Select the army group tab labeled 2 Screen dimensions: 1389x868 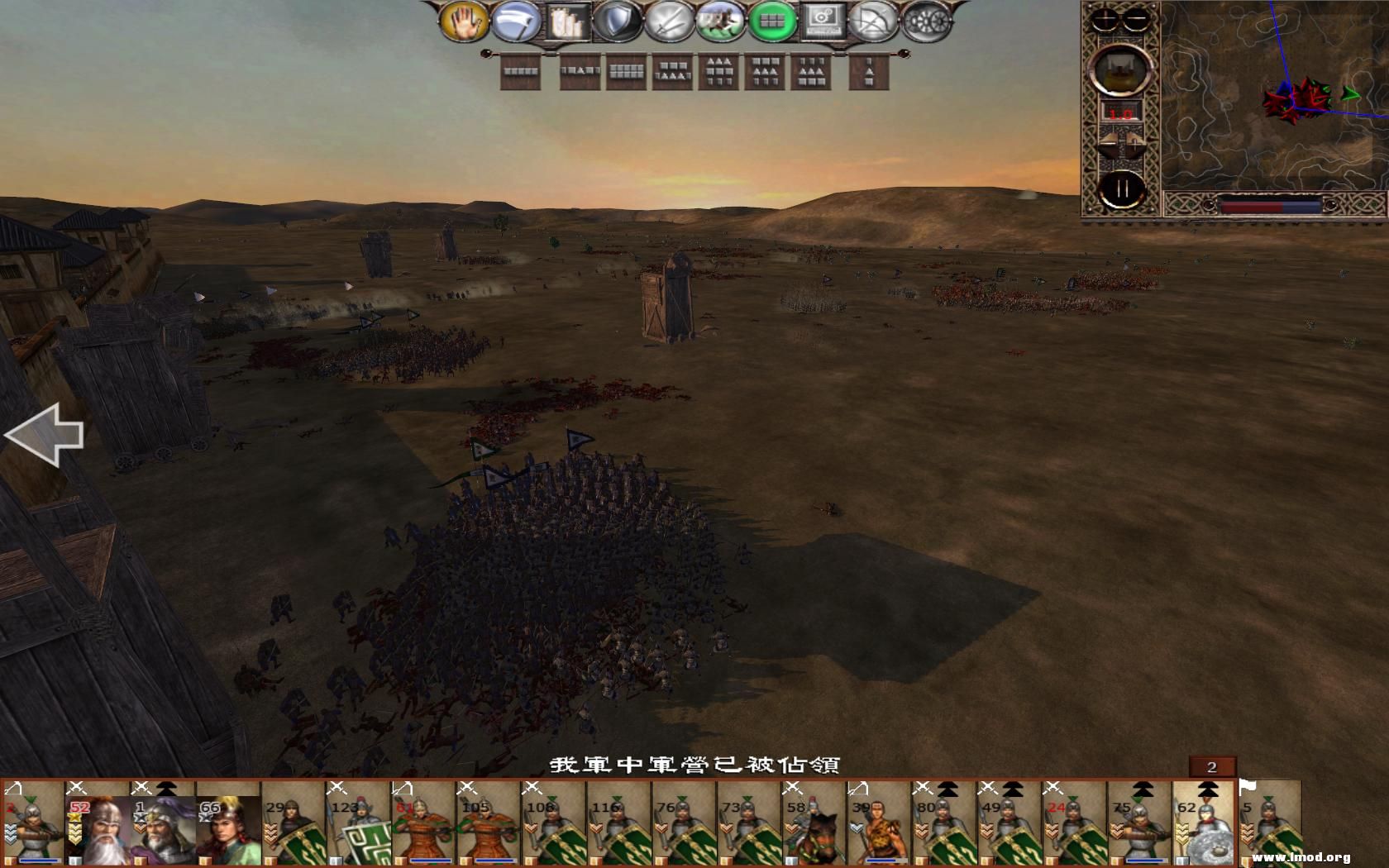pos(1212,766)
